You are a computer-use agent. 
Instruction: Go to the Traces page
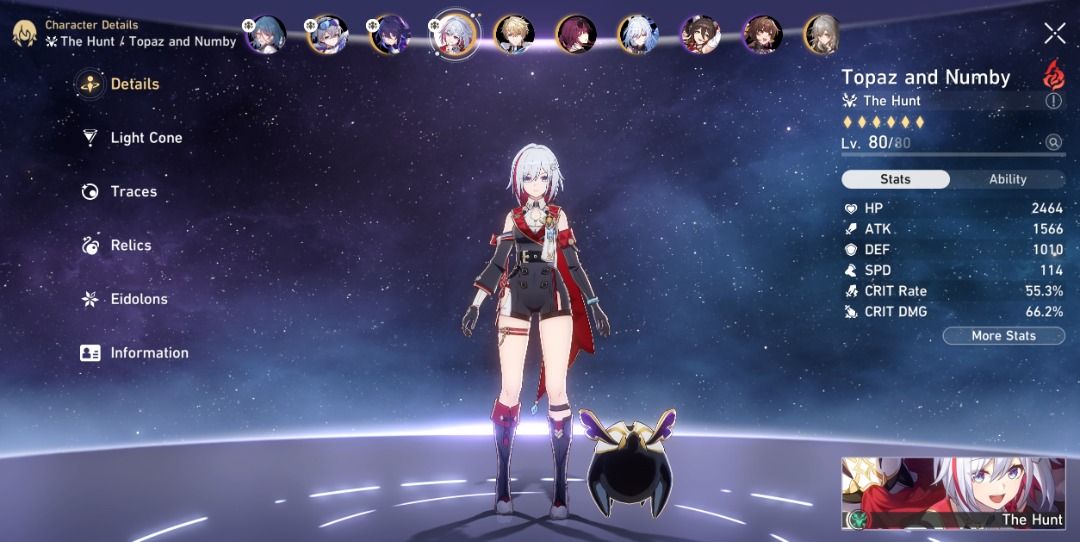133,192
